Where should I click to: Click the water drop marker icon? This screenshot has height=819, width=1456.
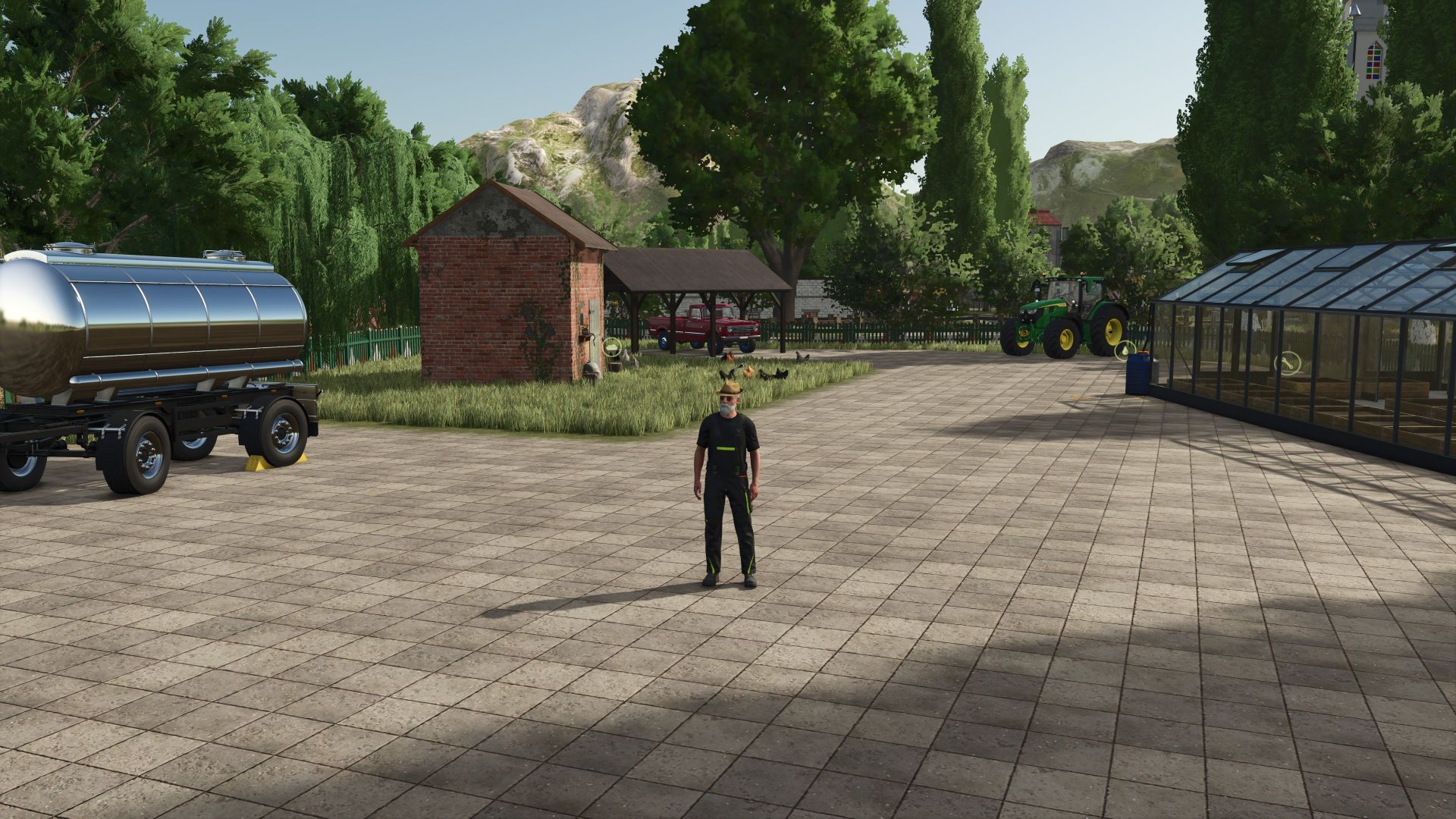(x=1126, y=350)
